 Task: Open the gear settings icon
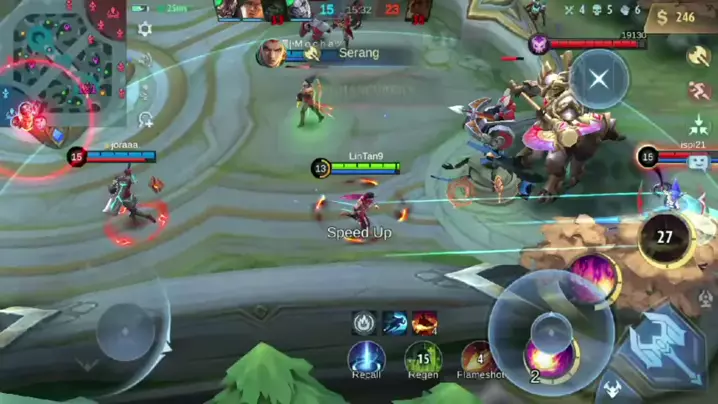145,29
